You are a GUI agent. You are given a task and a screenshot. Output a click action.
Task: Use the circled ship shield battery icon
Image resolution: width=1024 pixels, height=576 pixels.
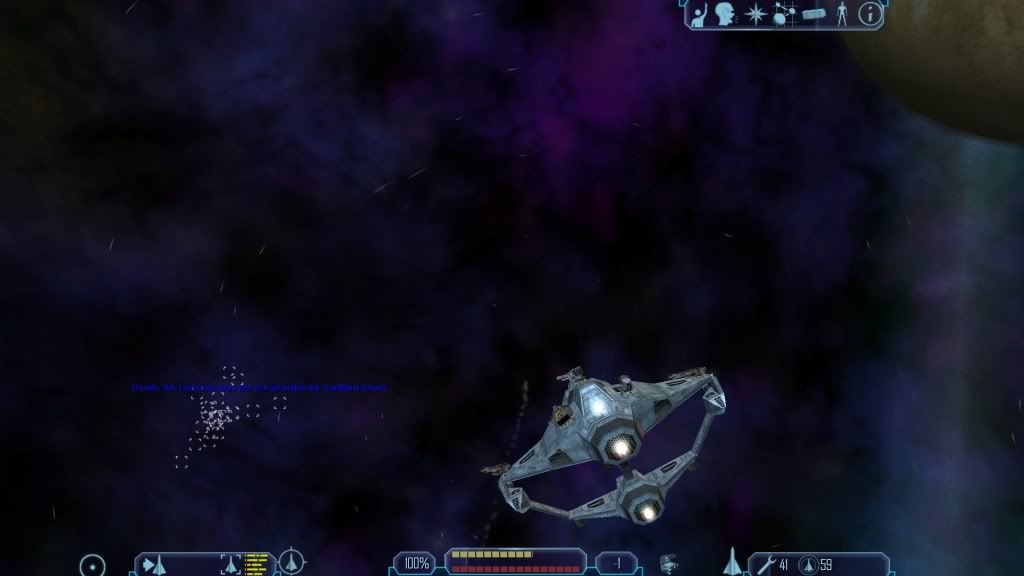point(808,565)
